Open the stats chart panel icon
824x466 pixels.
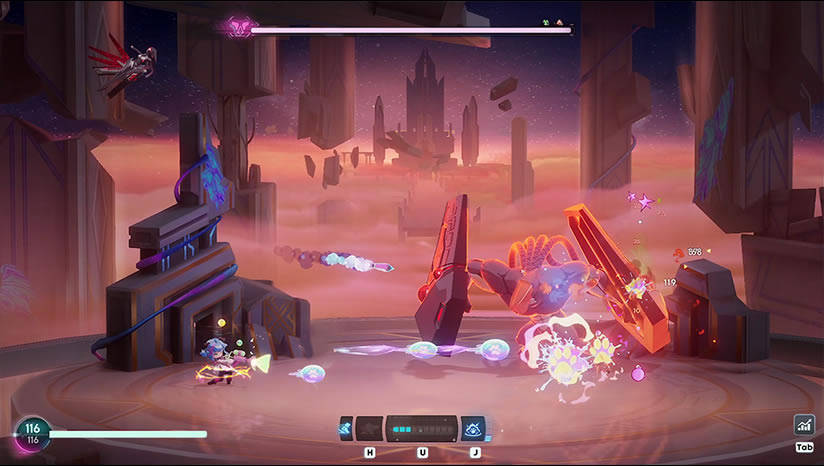pyautogui.click(x=804, y=425)
